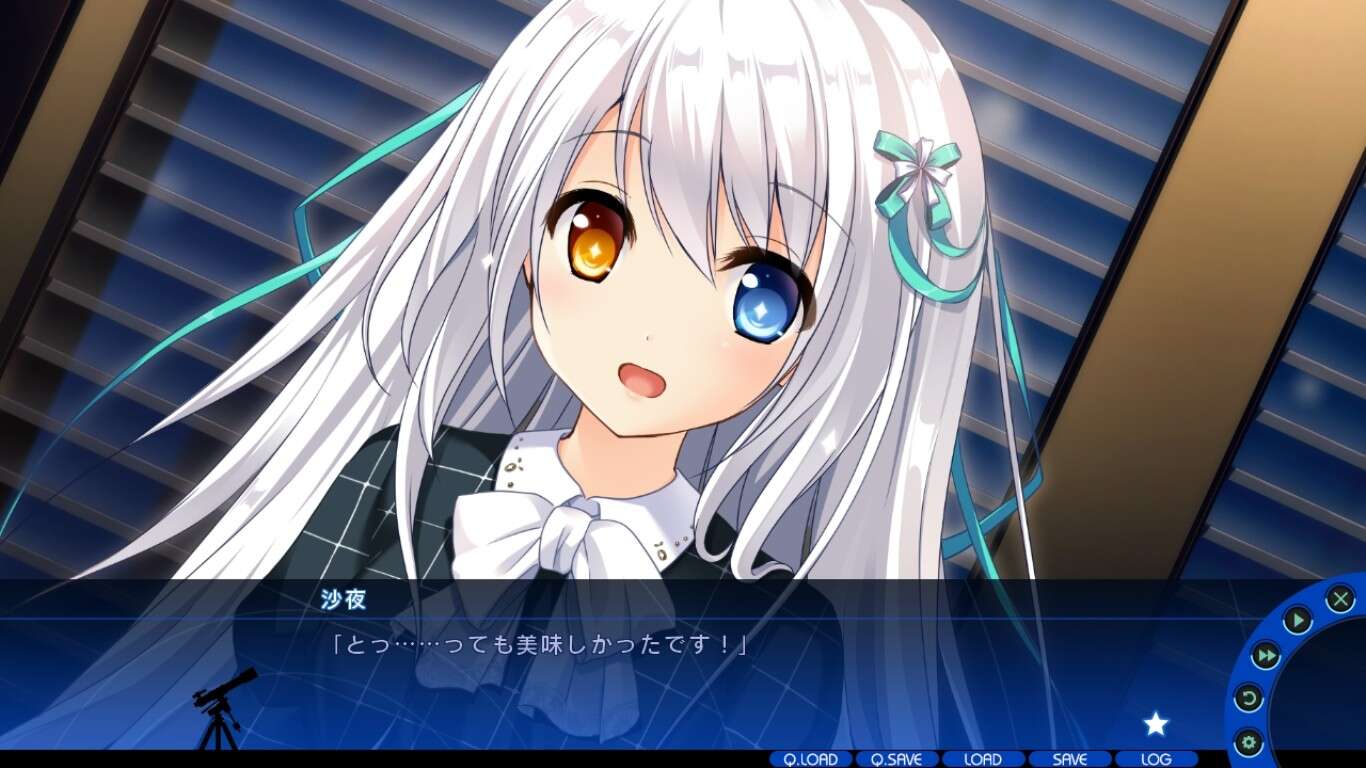Dismiss the quick menu with the X icon

[1342, 597]
